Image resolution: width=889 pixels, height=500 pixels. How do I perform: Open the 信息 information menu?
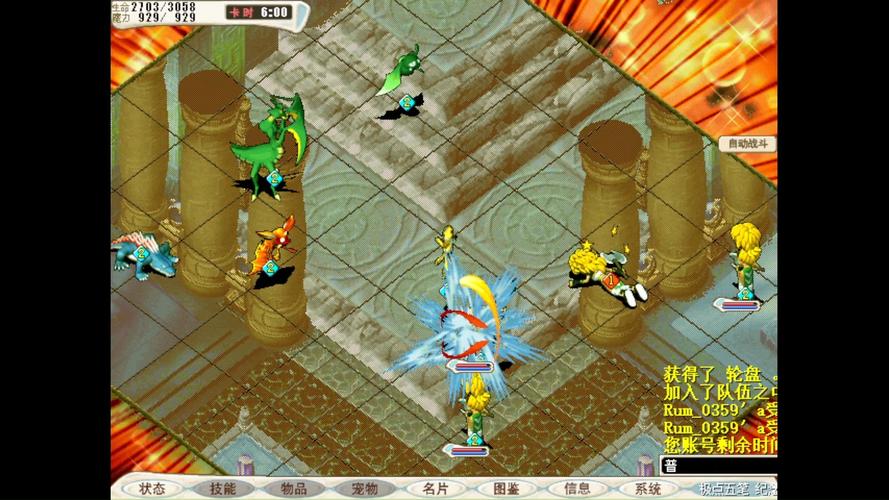(577, 489)
